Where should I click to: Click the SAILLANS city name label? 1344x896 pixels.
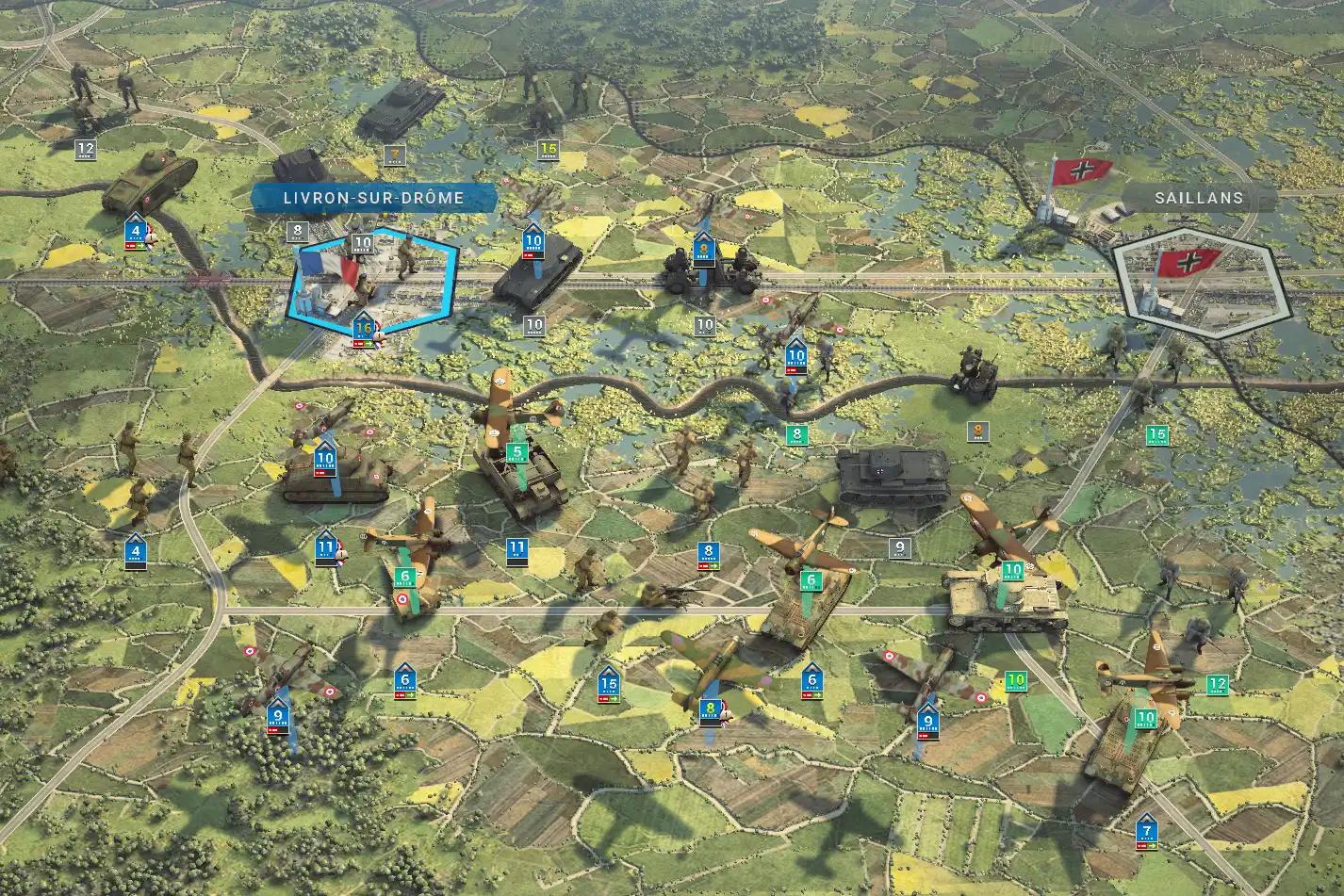tap(1197, 199)
